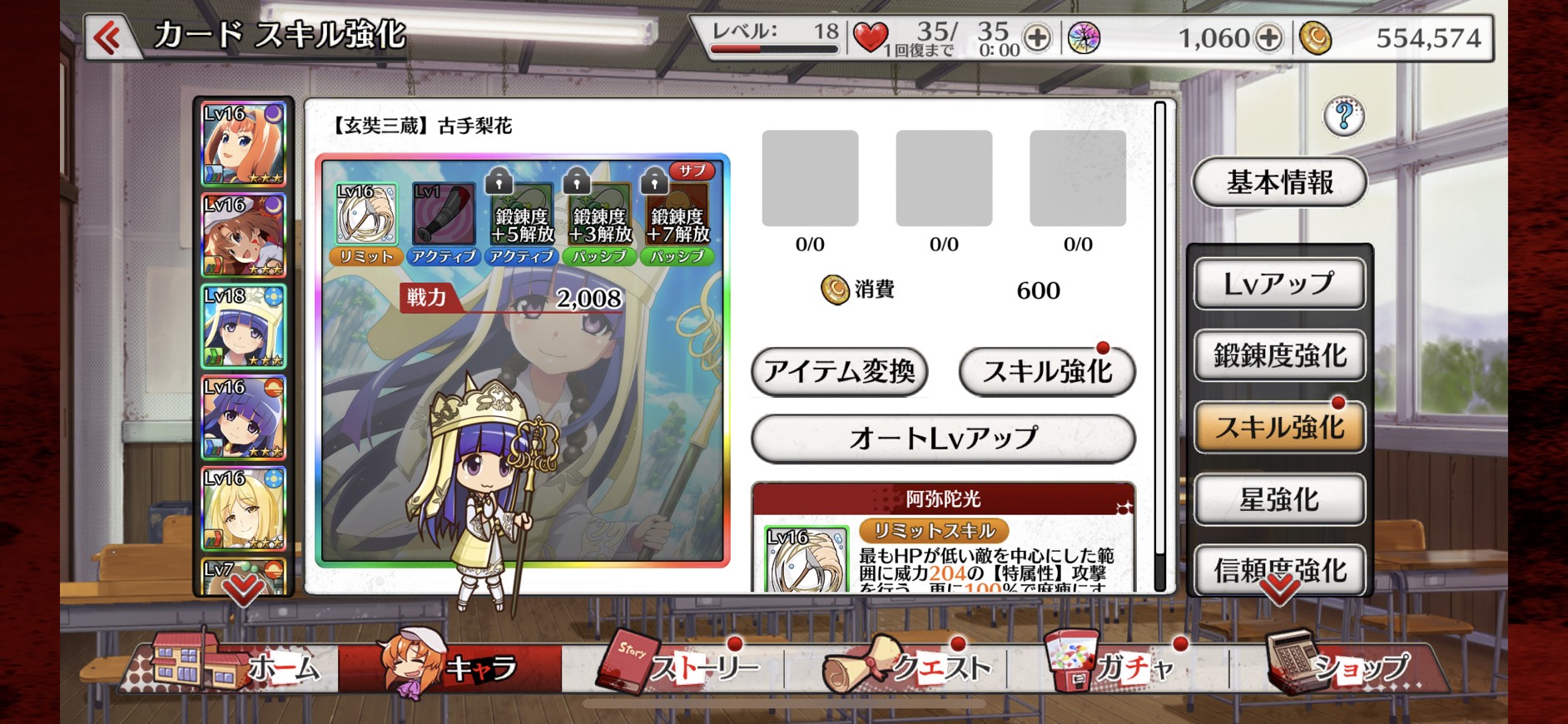Open the 信頼度強化 tab
This screenshot has height=724, width=1568.
tap(1279, 570)
